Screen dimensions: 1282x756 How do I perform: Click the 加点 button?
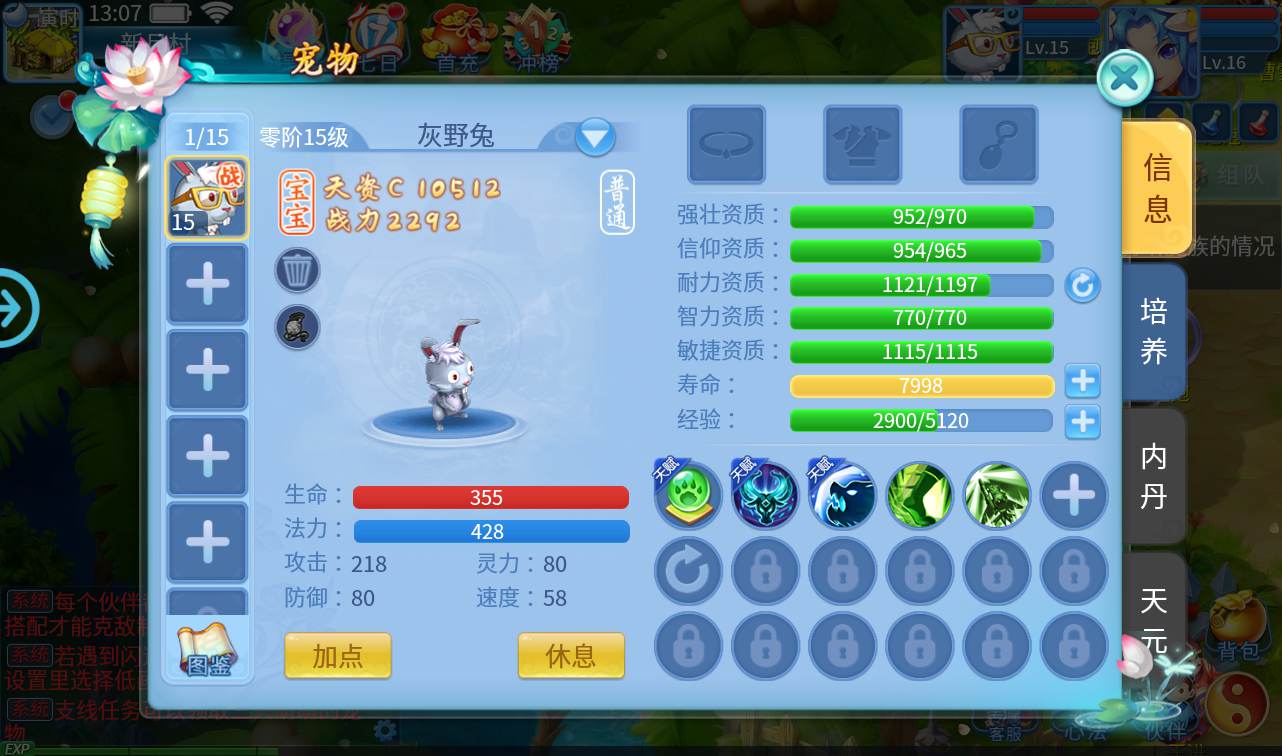[337, 656]
